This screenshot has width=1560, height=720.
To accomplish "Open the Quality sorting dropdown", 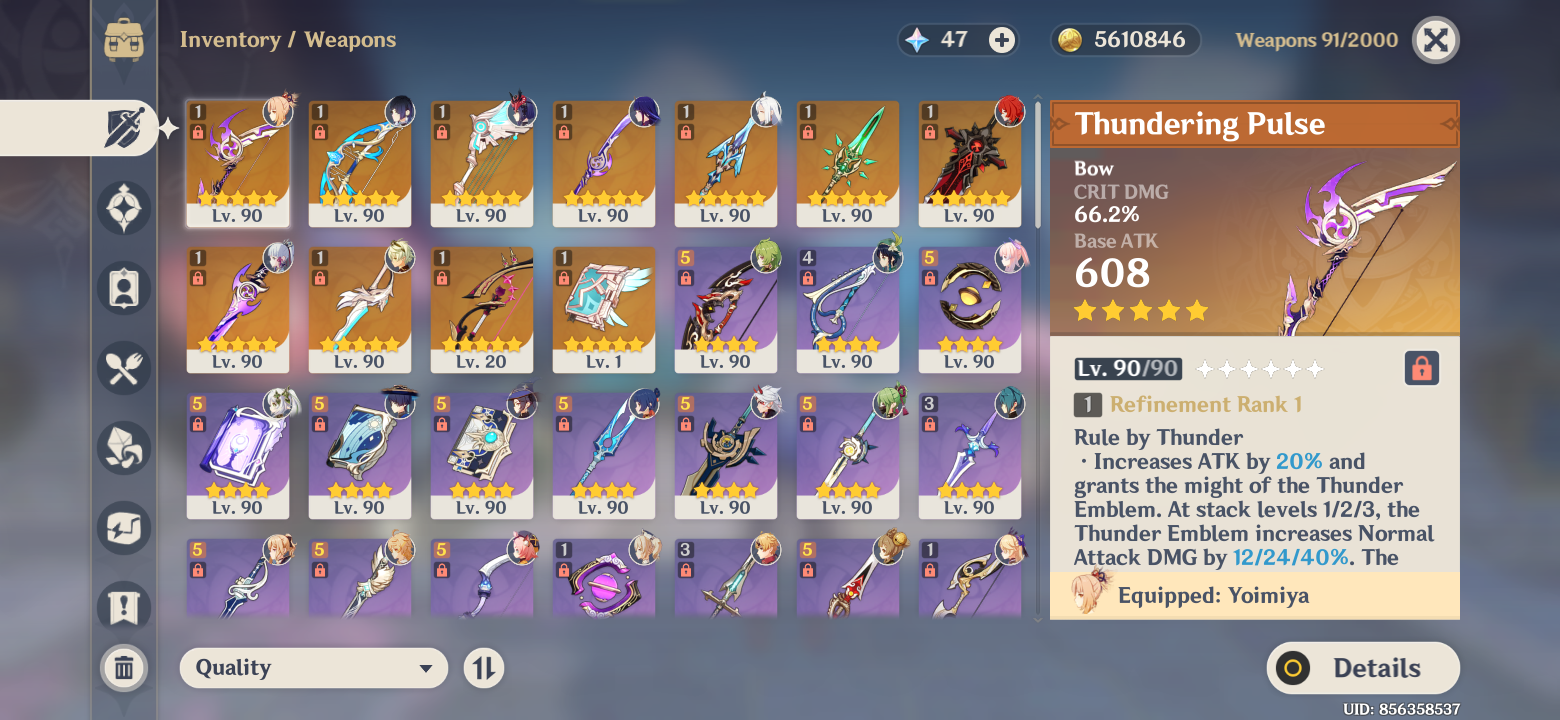I will (x=313, y=667).
